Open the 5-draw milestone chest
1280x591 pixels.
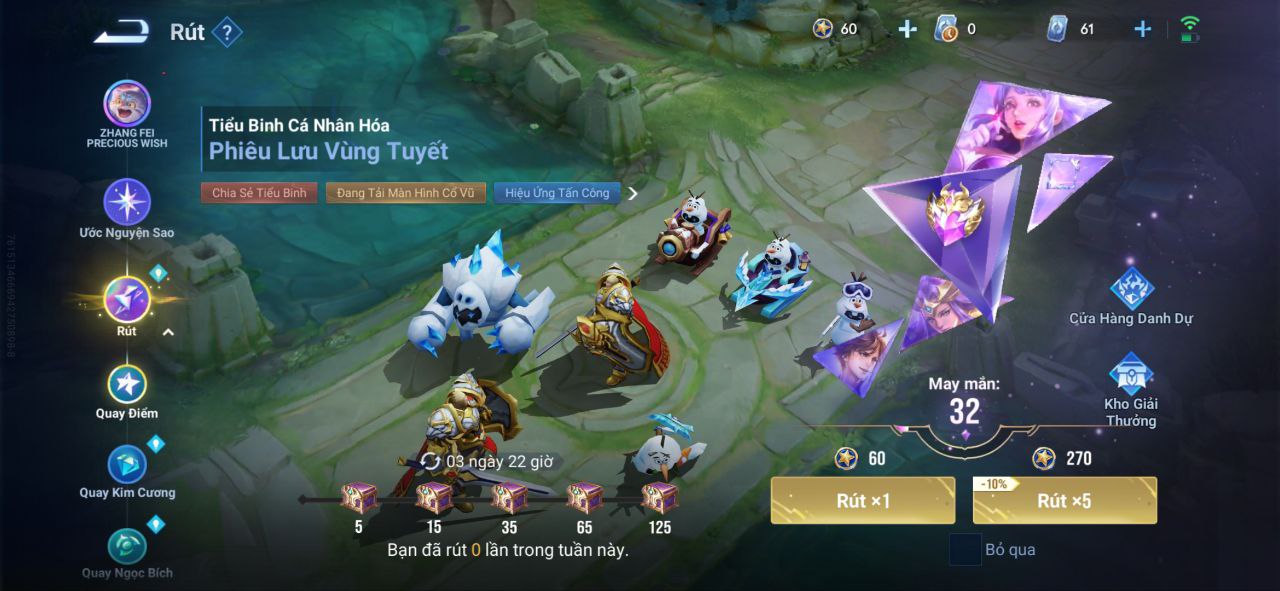[358, 497]
